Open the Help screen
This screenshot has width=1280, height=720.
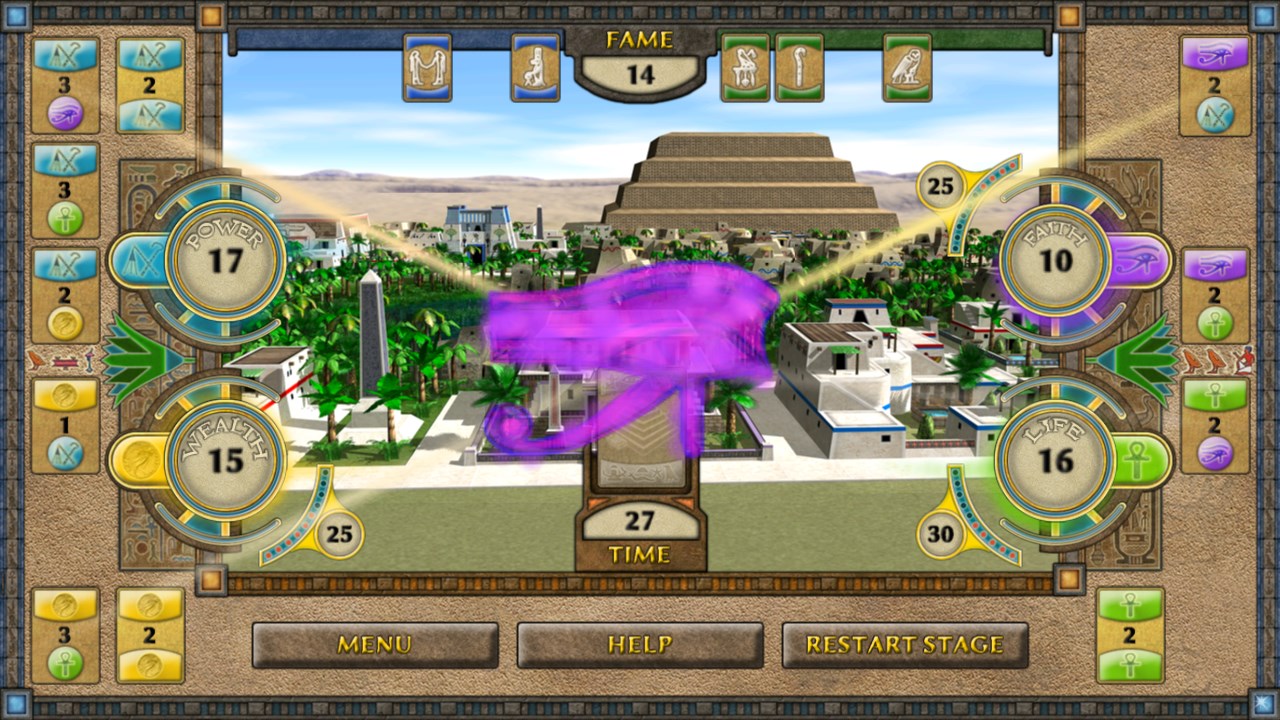click(639, 645)
